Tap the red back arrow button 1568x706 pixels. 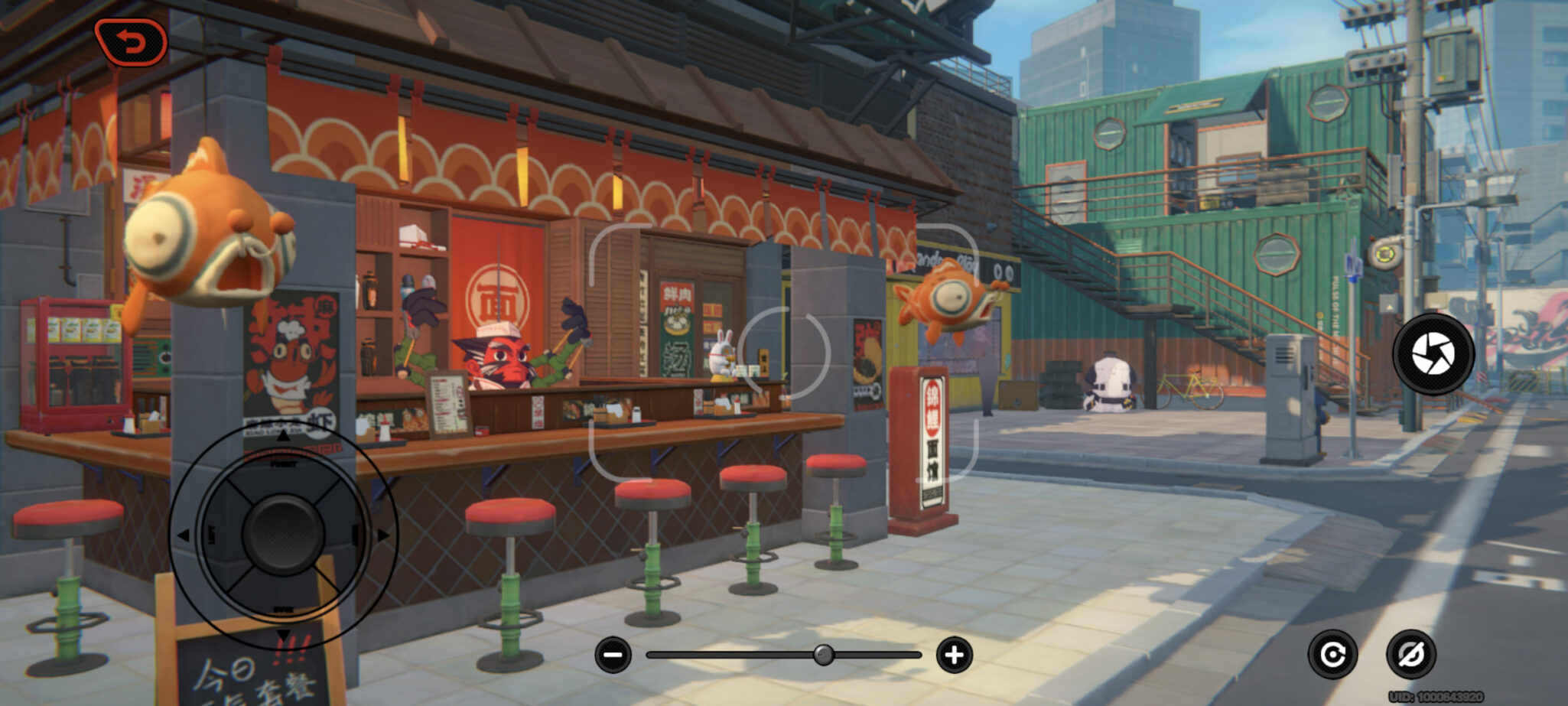[131, 41]
